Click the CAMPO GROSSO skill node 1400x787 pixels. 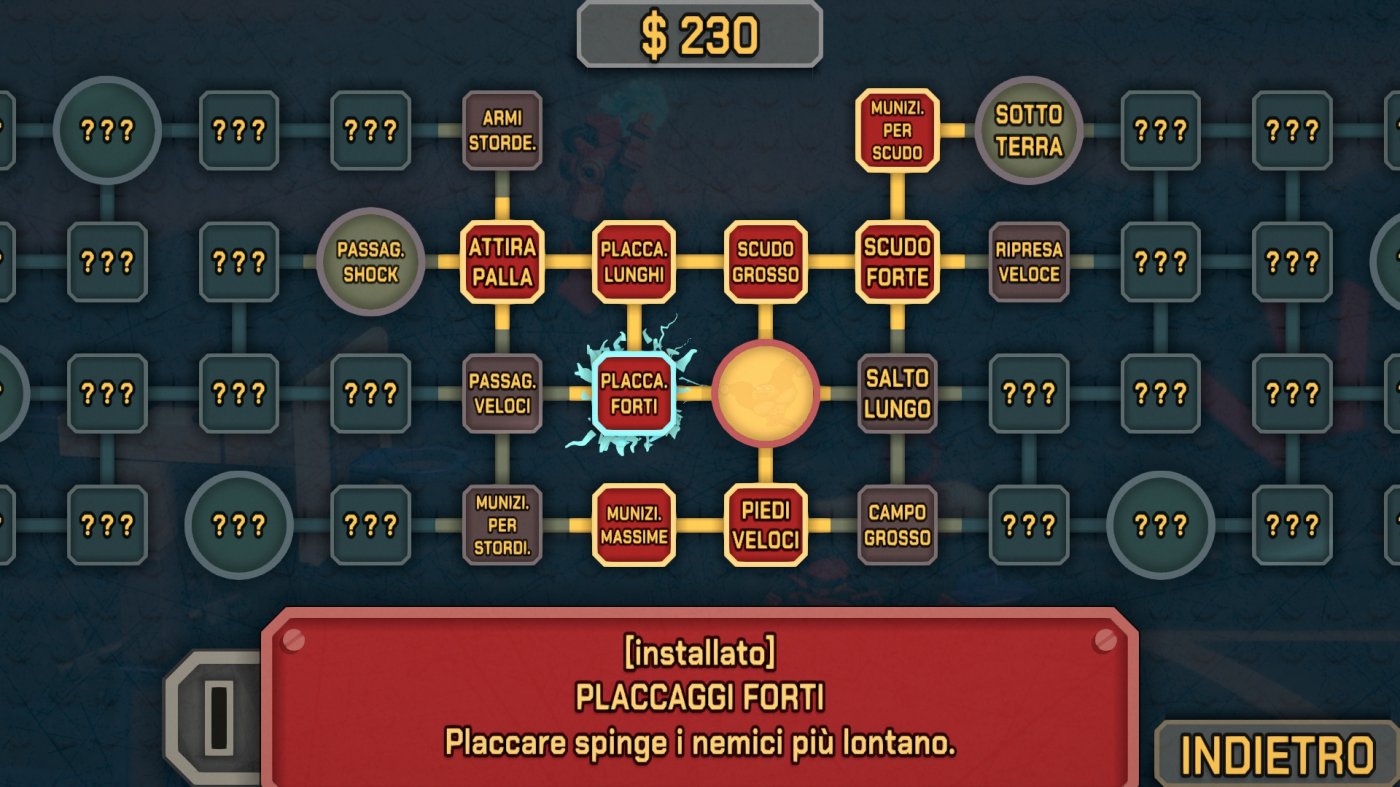pyautogui.click(x=897, y=523)
